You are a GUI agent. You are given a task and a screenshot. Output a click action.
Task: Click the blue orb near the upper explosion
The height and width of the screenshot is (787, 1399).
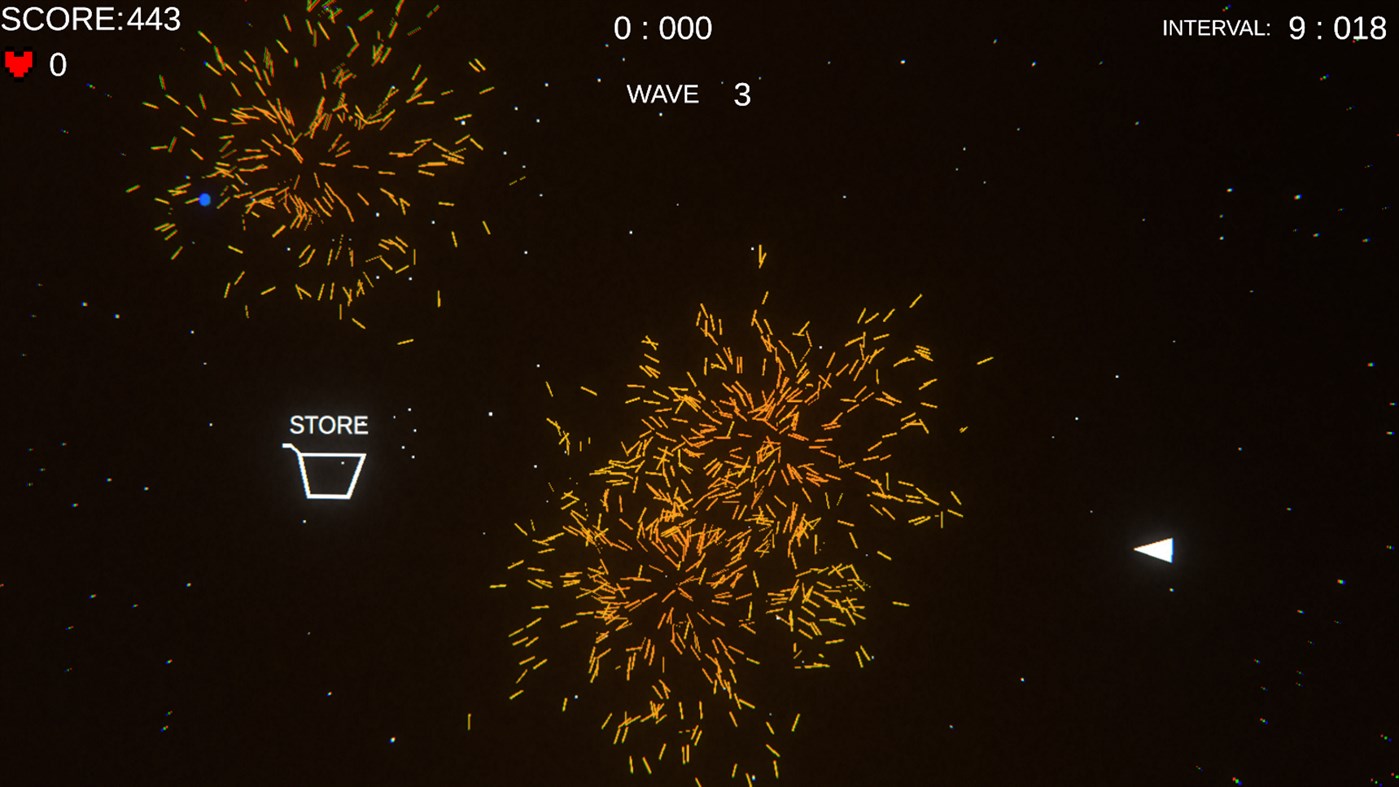[x=204, y=198]
